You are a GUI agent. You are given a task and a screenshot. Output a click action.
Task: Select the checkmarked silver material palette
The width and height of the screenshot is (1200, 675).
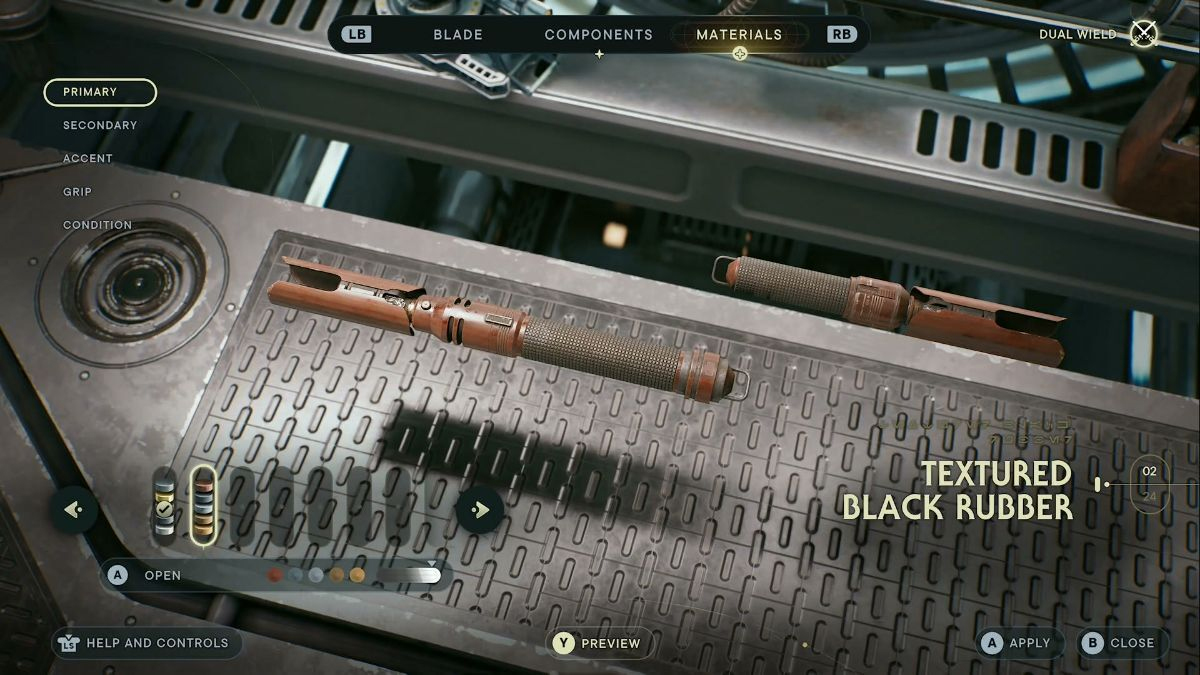tap(164, 506)
